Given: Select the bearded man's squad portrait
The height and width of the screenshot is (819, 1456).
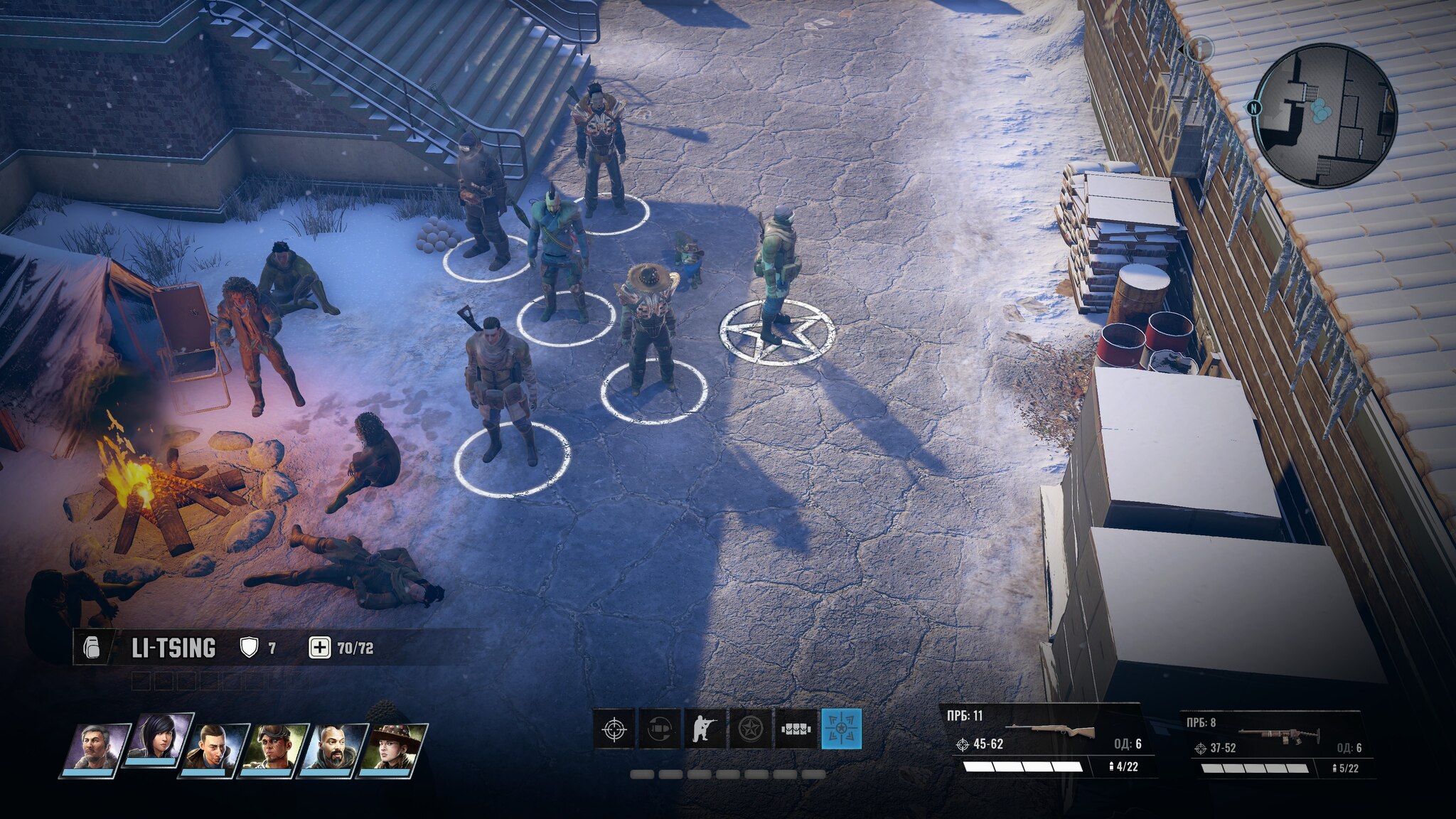Looking at the screenshot, I should (x=333, y=749).
